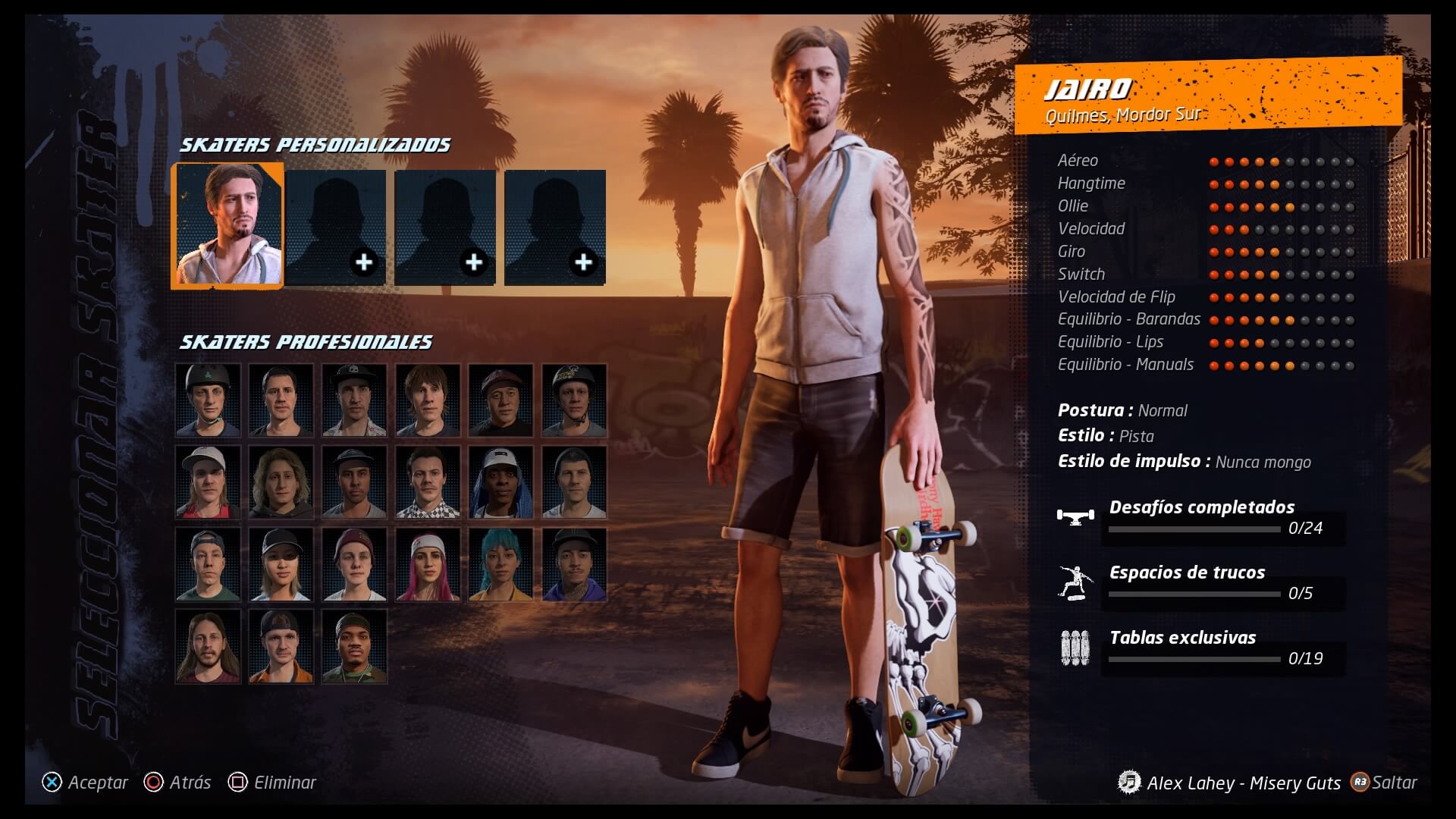This screenshot has height=819, width=1456.
Task: Pick the skater in the checkered shirt
Action: (x=428, y=482)
